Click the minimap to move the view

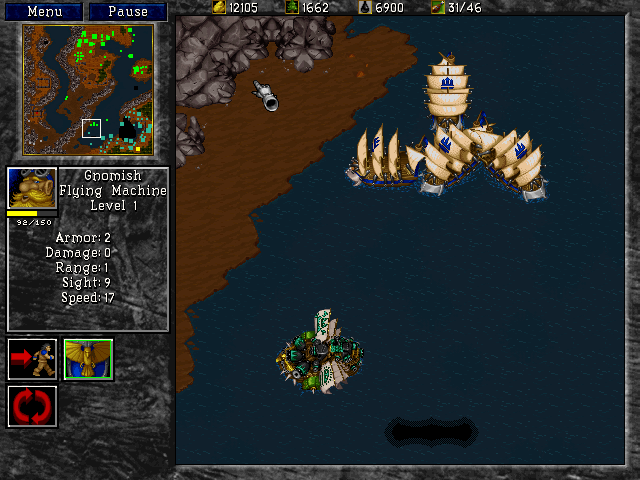[x=88, y=89]
